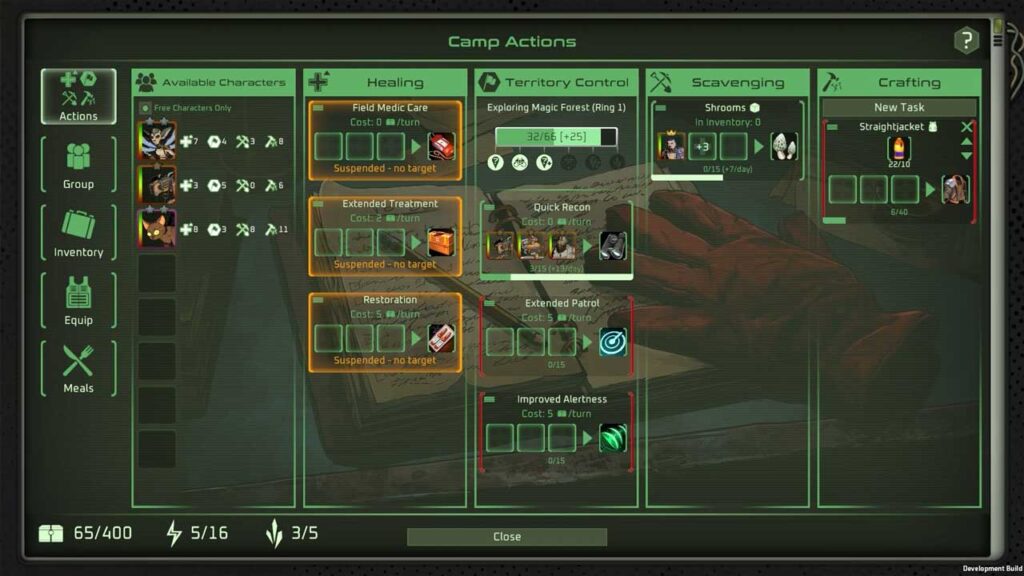Screen dimensions: 1024x576
Task: Select the Extended Patrol radar icon
Action: pyautogui.click(x=612, y=342)
